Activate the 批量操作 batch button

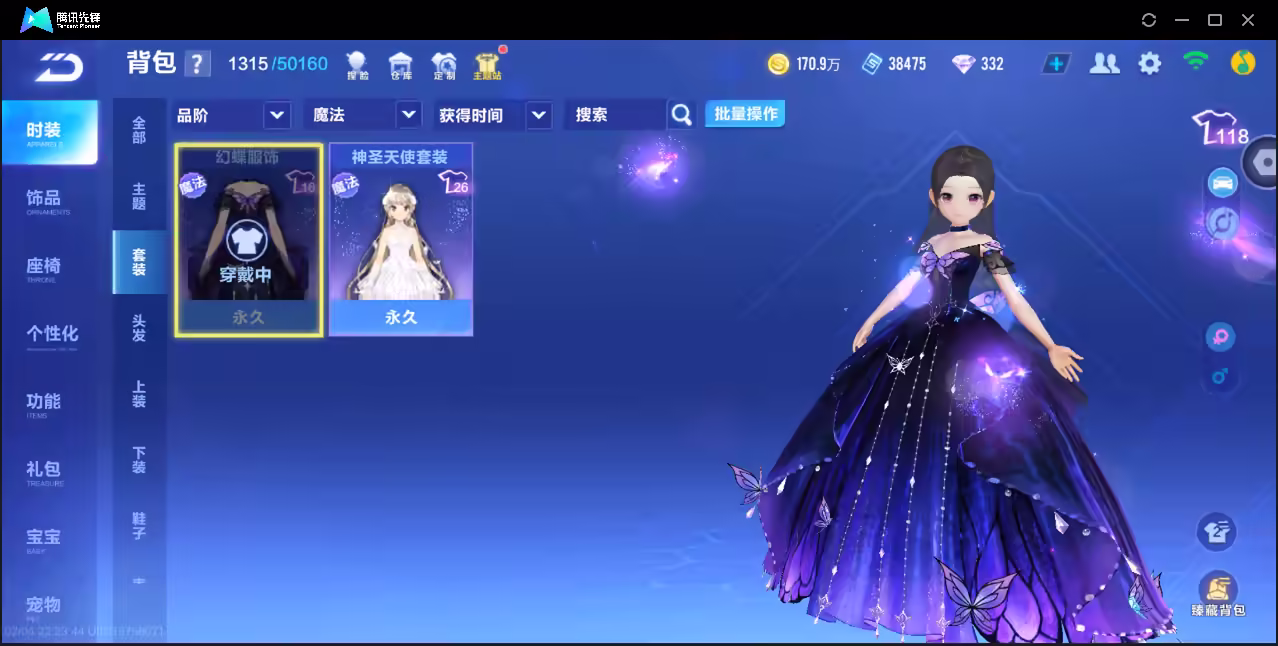coord(745,114)
